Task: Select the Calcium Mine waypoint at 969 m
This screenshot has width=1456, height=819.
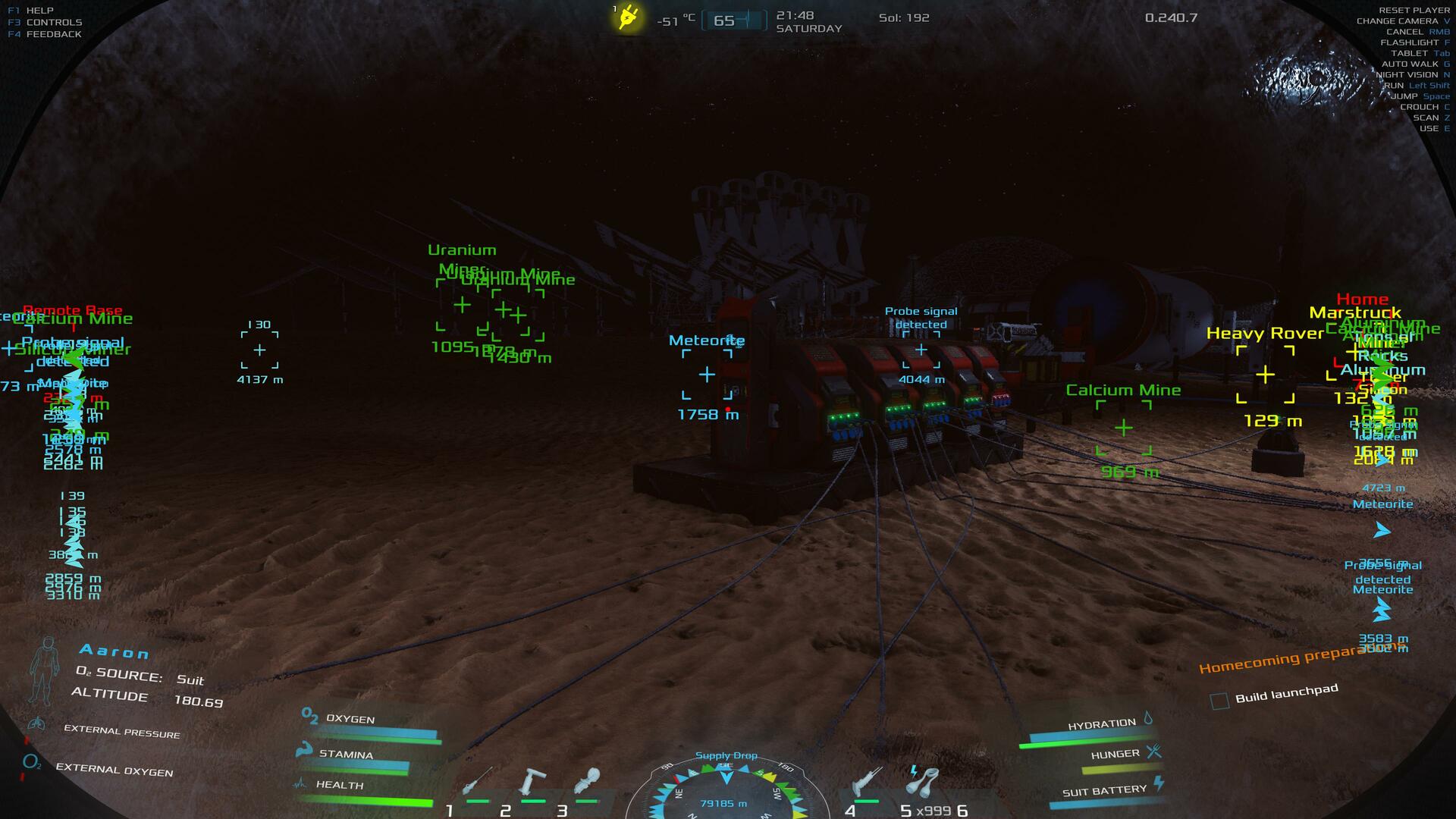Action: click(1123, 428)
